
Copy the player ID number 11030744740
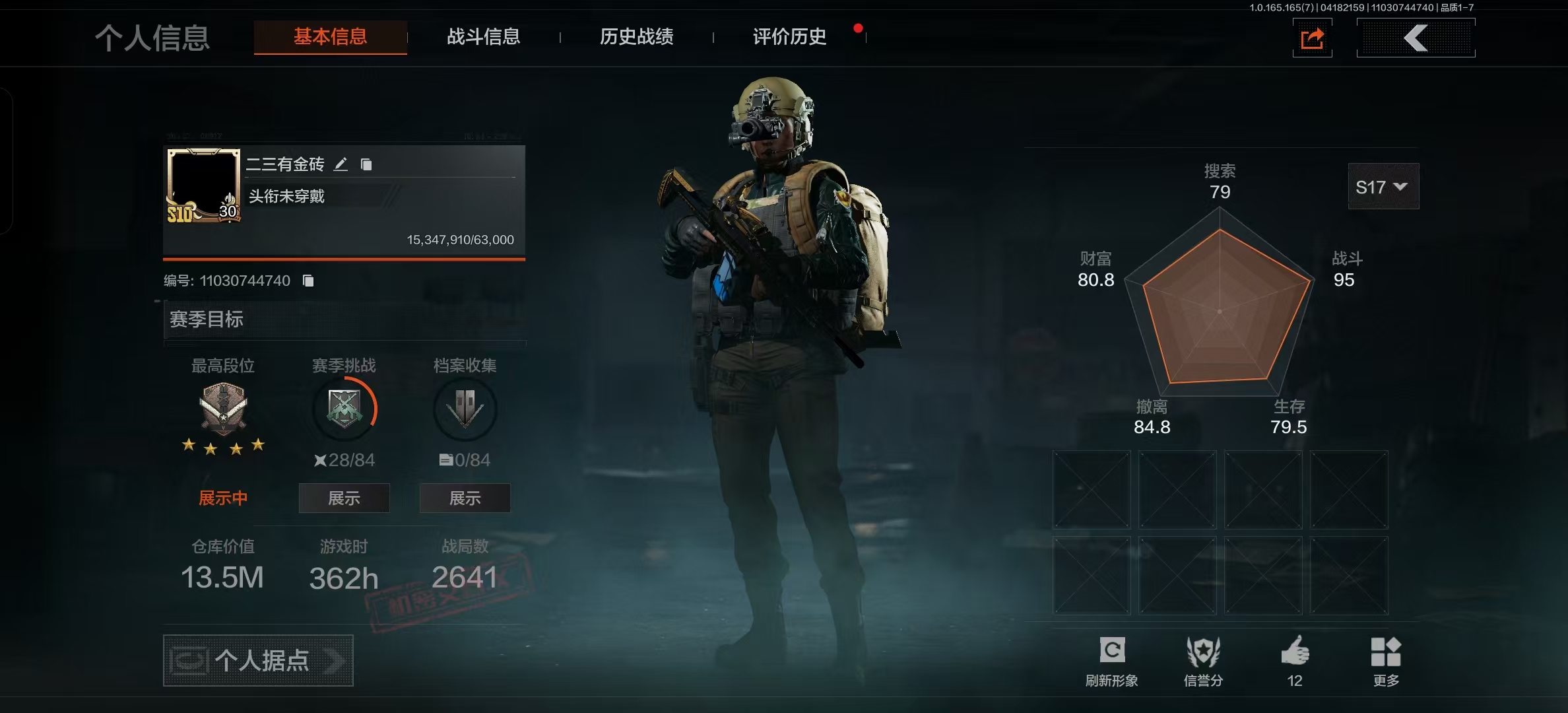tap(308, 281)
